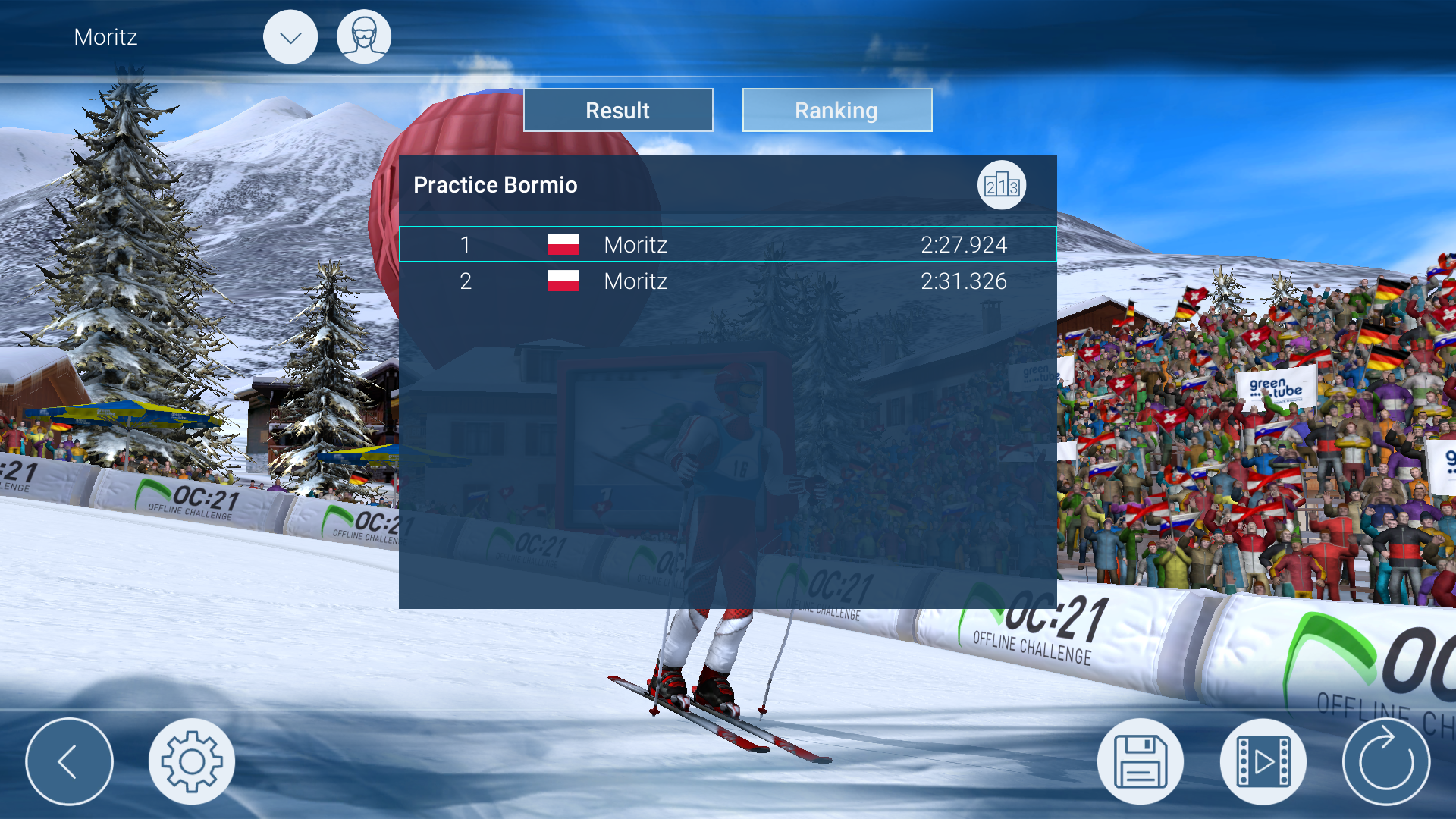Switch to the Result tab
The height and width of the screenshot is (819, 1456).
(x=618, y=111)
